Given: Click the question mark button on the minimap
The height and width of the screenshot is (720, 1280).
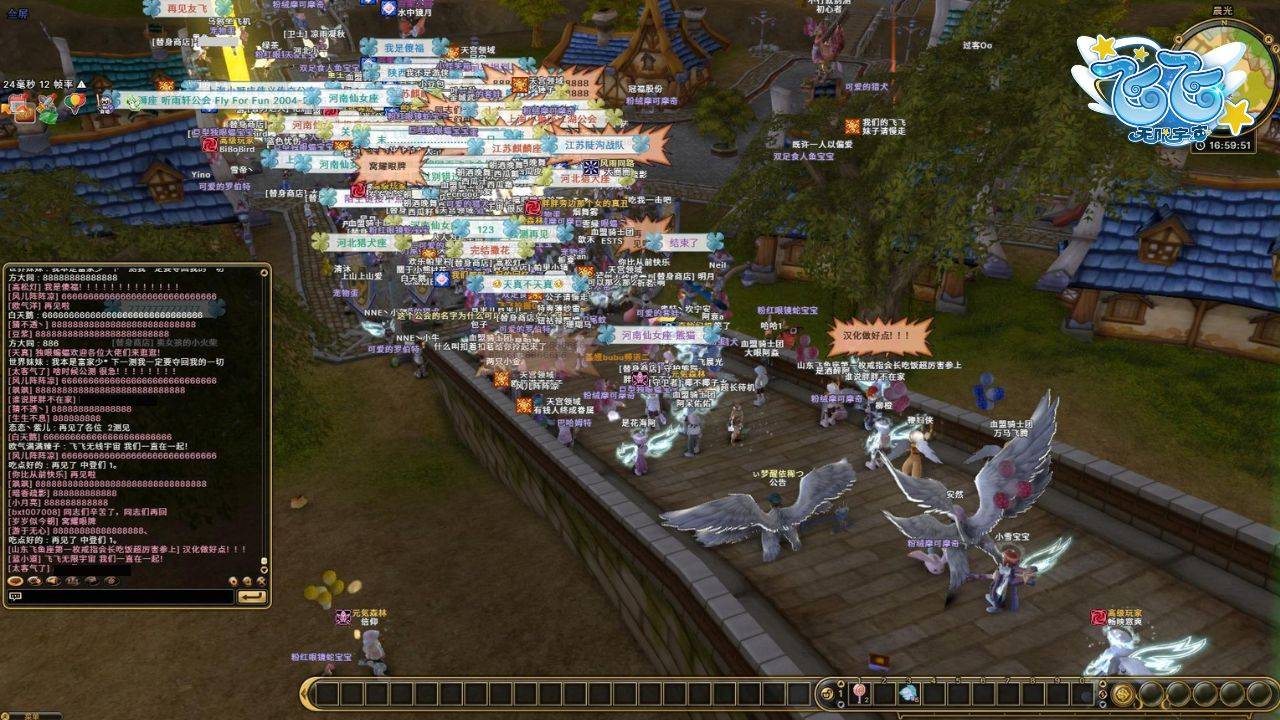Looking at the screenshot, I should coord(1276,48).
